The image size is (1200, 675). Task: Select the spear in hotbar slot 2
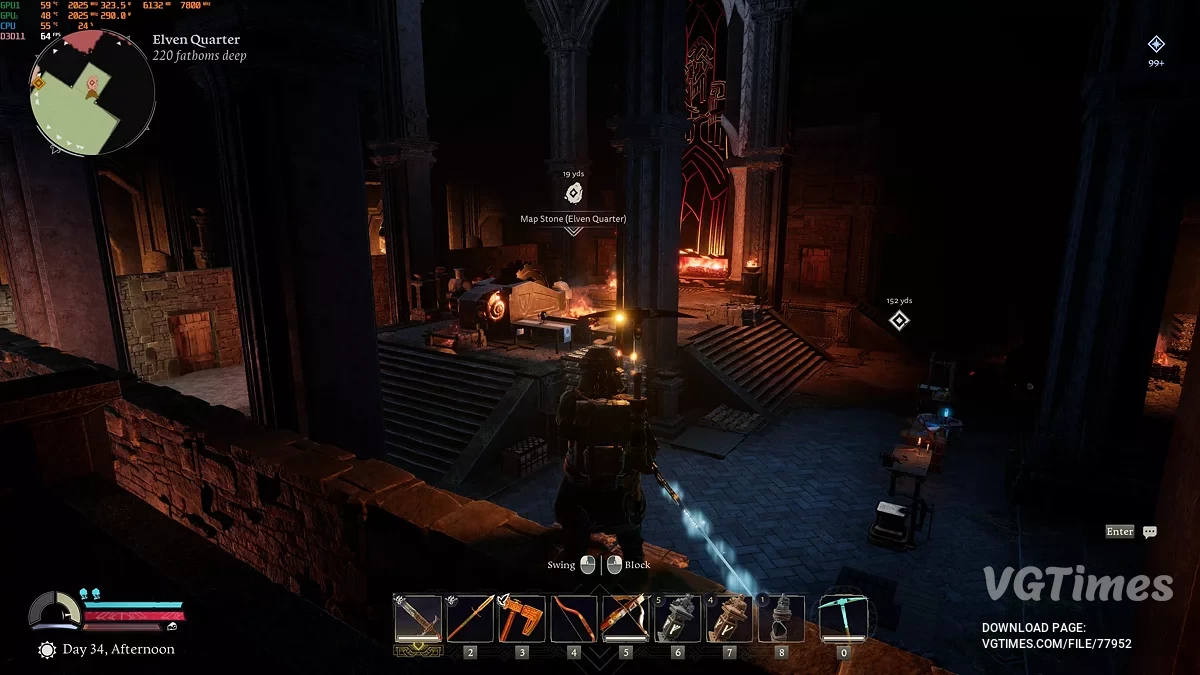click(x=470, y=618)
